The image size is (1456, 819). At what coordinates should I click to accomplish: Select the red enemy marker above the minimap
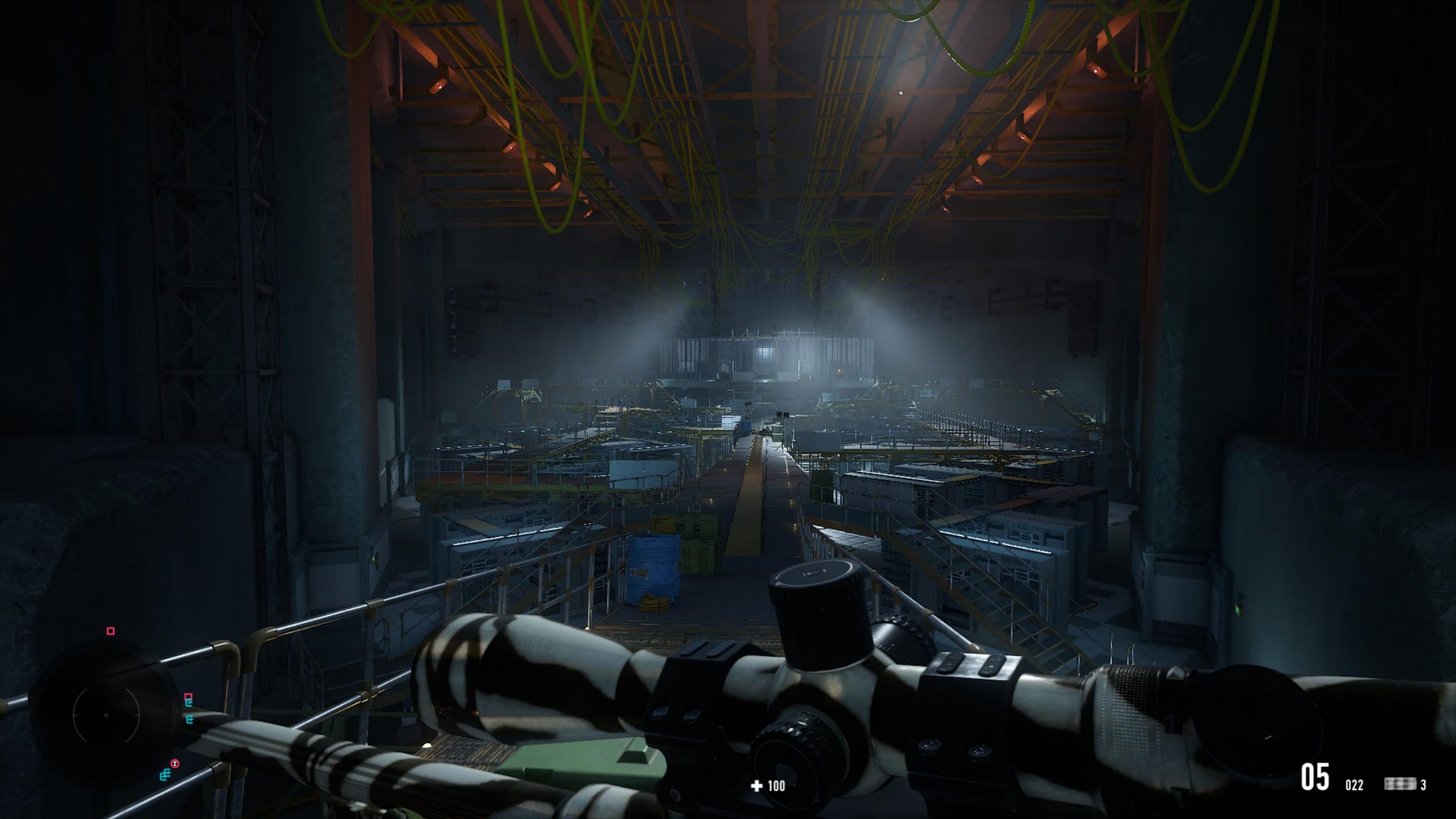(110, 631)
